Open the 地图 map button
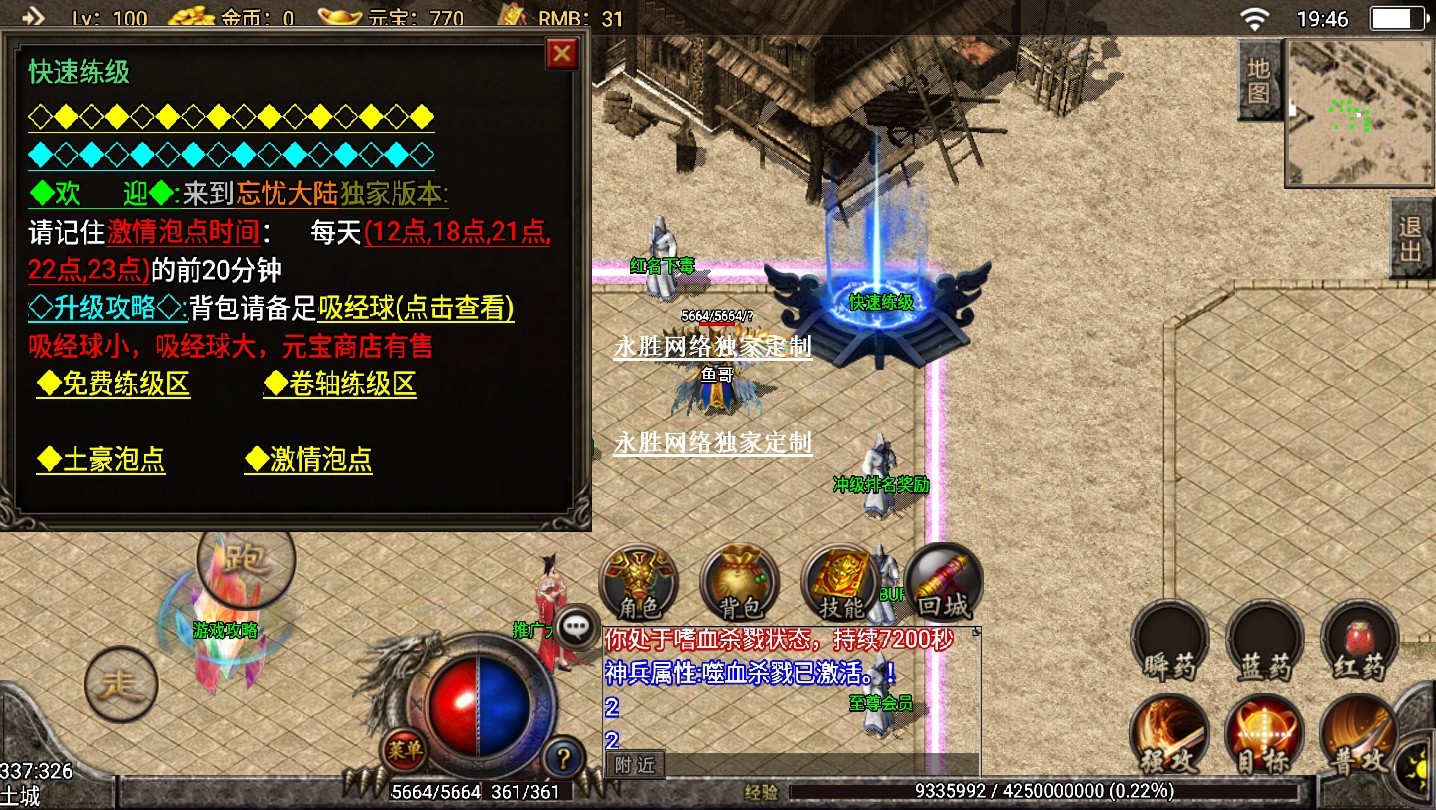The image size is (1436, 810). tap(1259, 81)
